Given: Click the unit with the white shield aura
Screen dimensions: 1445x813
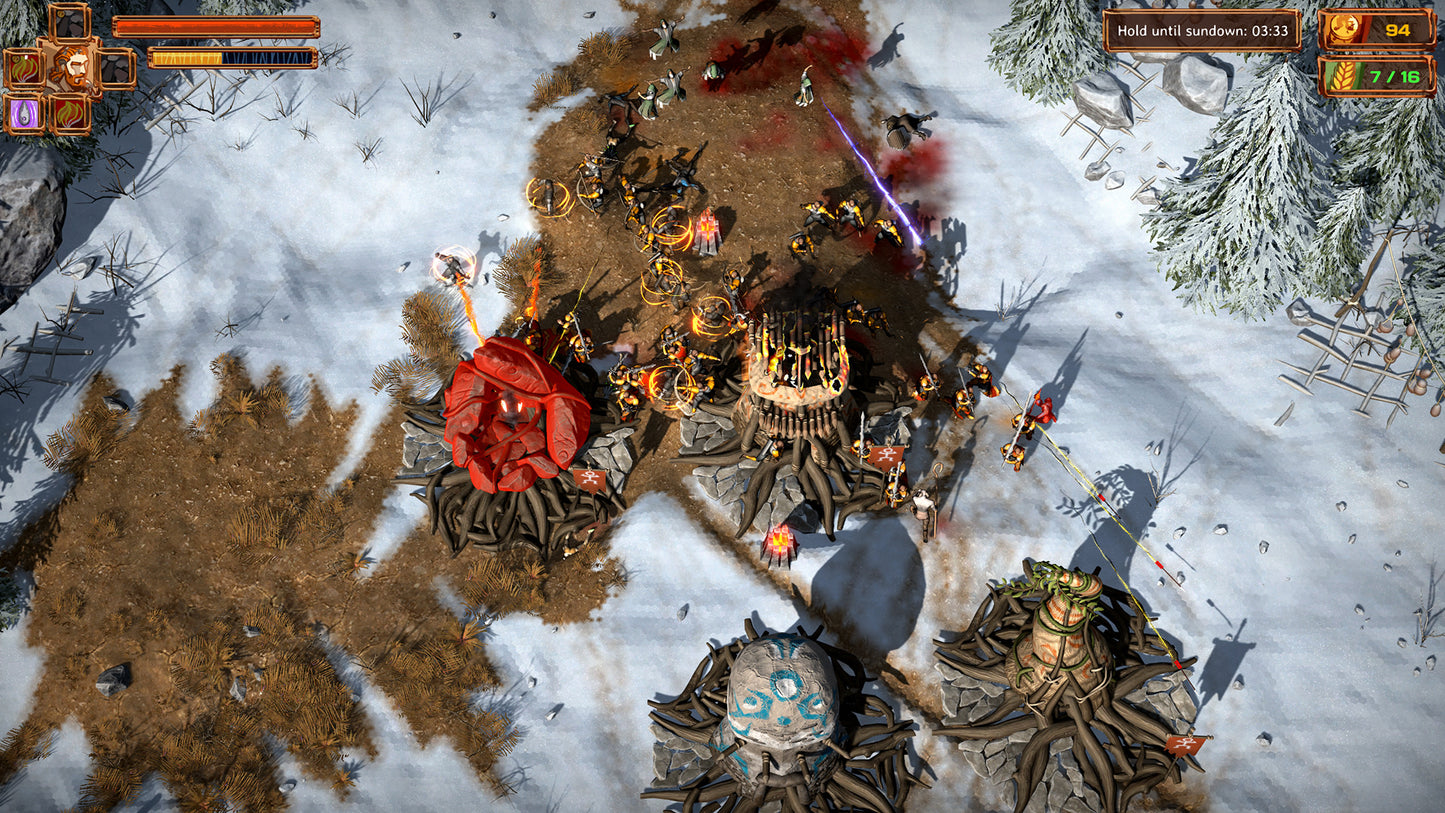Looking at the screenshot, I should pos(450,263).
